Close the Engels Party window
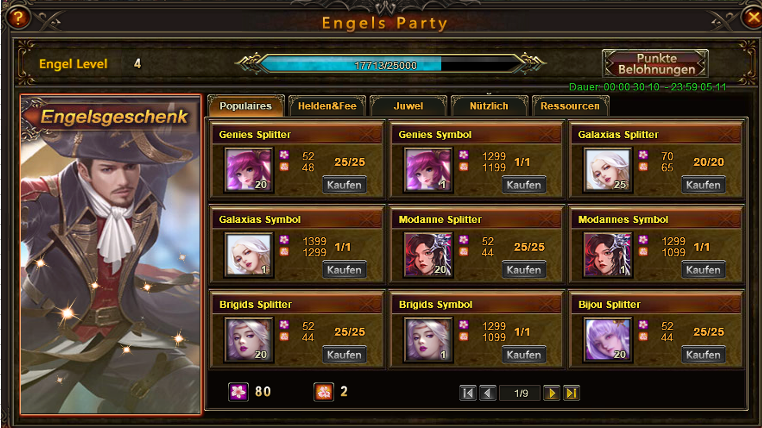762x428 pixels. click(753, 17)
